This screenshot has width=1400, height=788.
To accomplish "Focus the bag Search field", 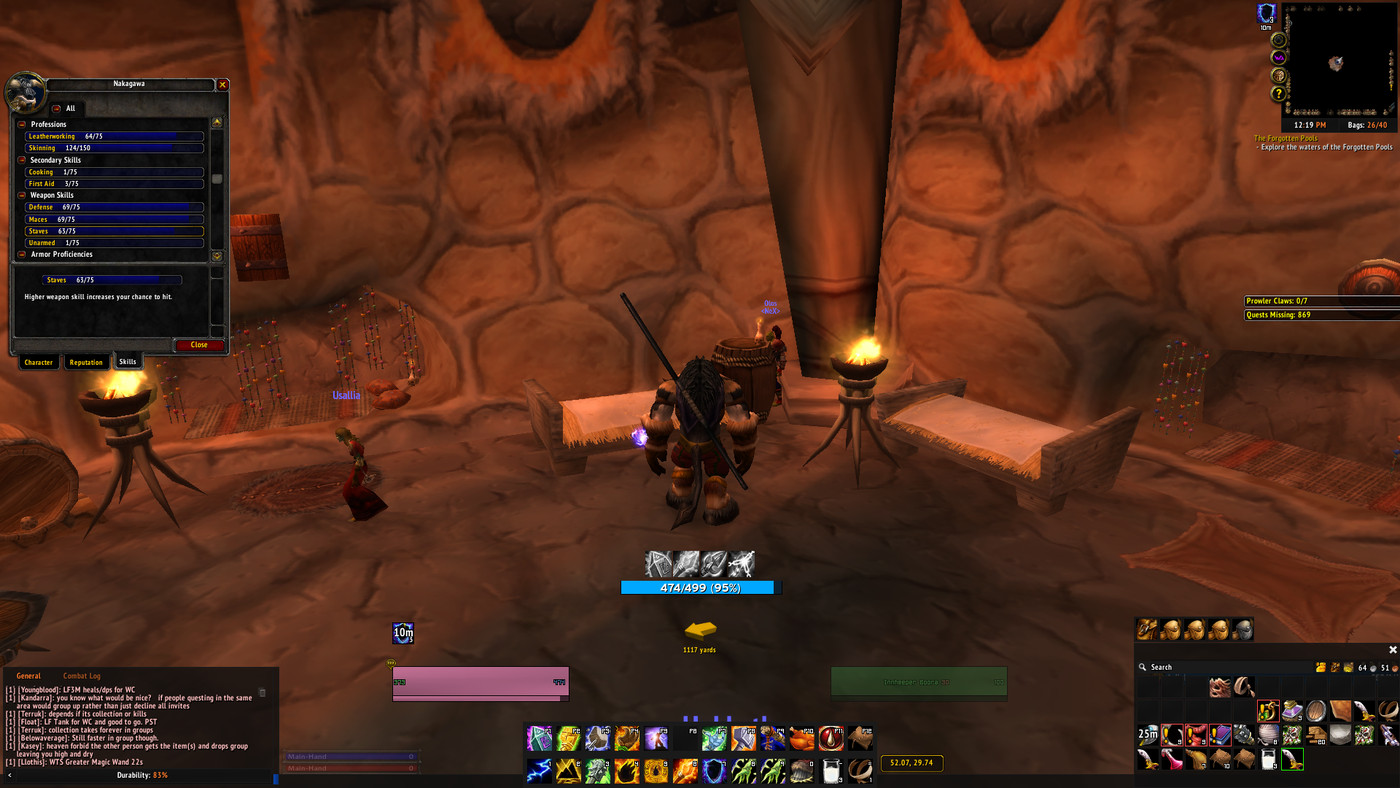I will click(x=1200, y=667).
